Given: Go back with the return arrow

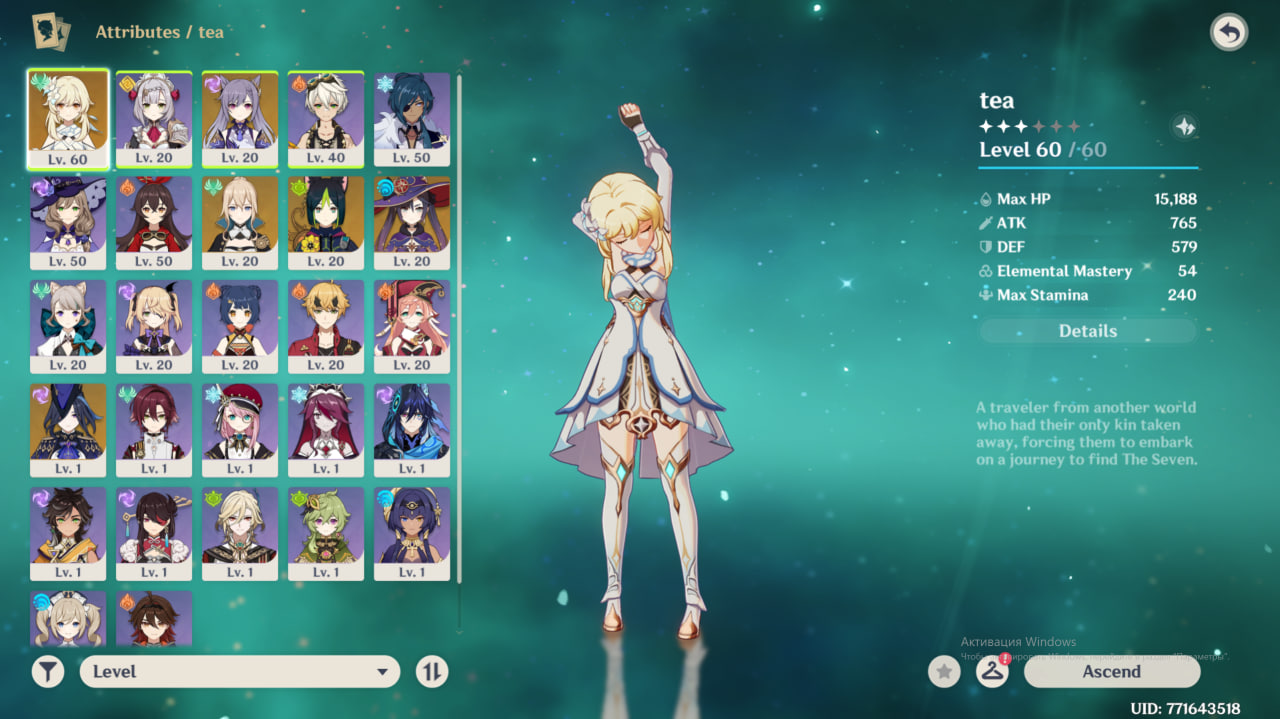Looking at the screenshot, I should tap(1229, 33).
